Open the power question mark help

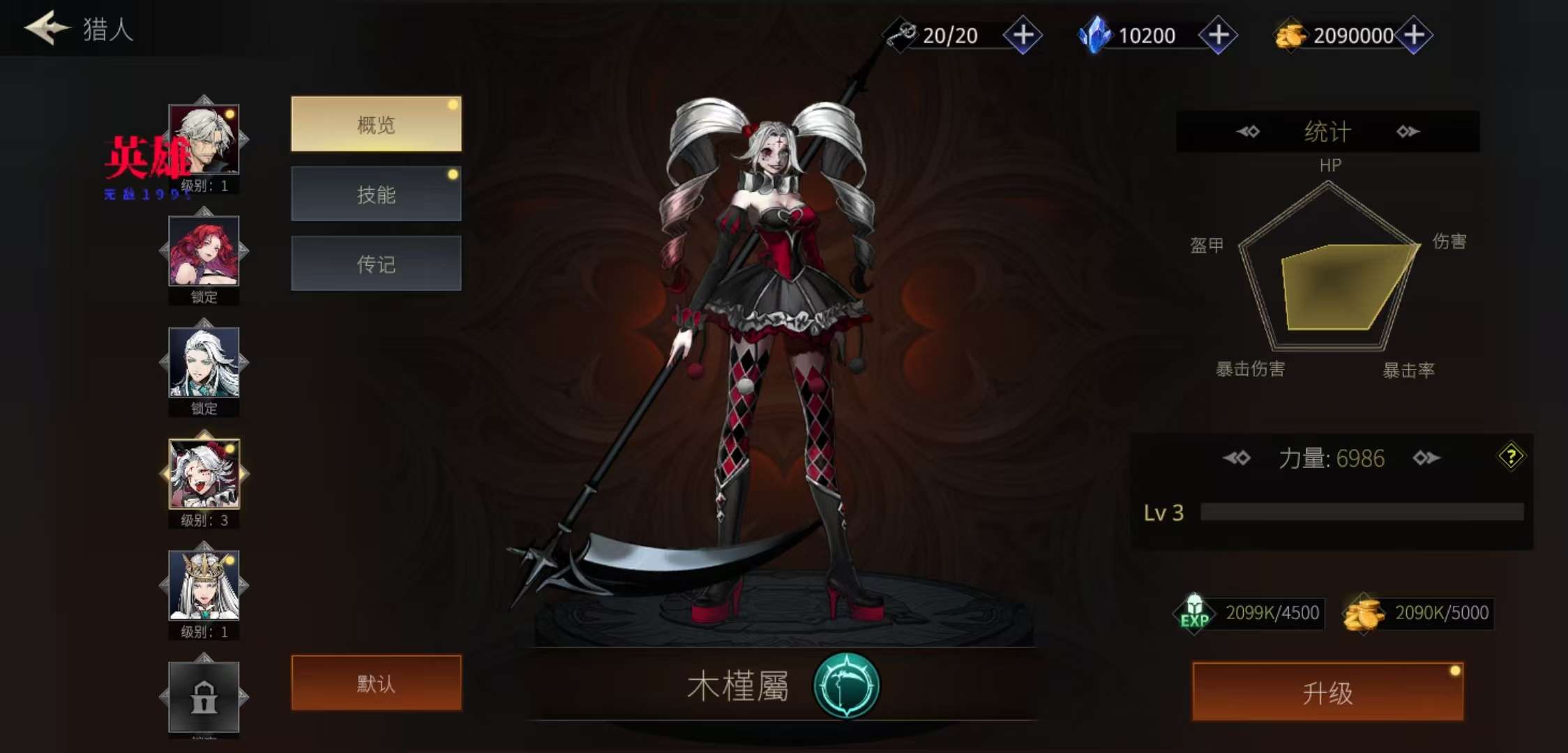[x=1511, y=457]
